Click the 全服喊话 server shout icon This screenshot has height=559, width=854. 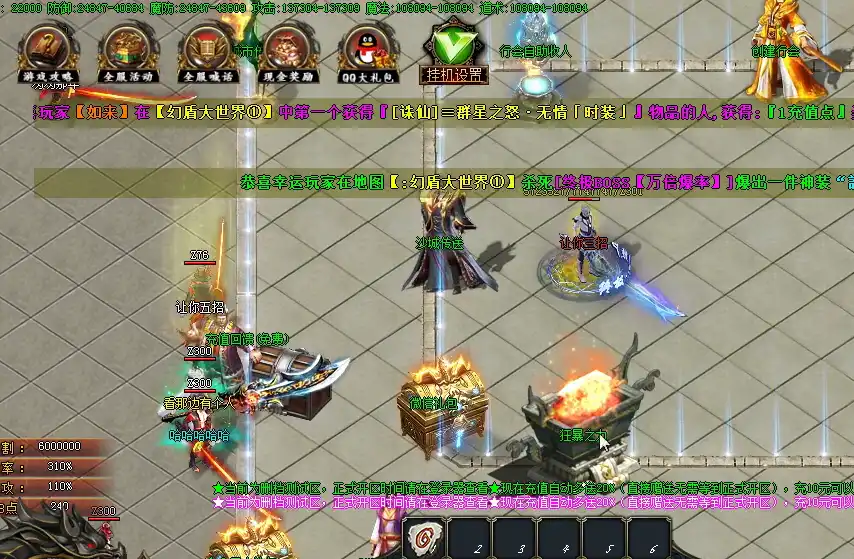[206, 52]
